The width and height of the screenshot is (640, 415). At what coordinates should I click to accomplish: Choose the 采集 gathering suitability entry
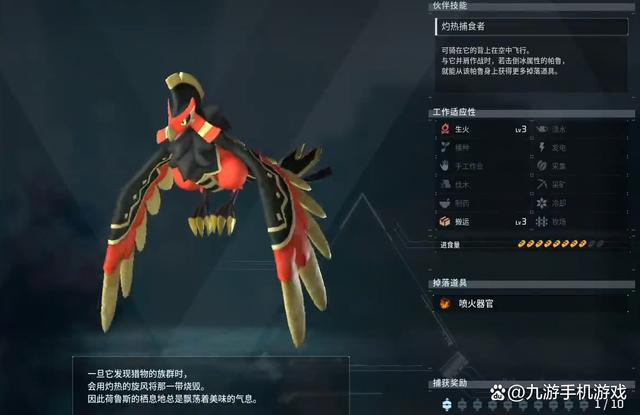click(x=580, y=166)
